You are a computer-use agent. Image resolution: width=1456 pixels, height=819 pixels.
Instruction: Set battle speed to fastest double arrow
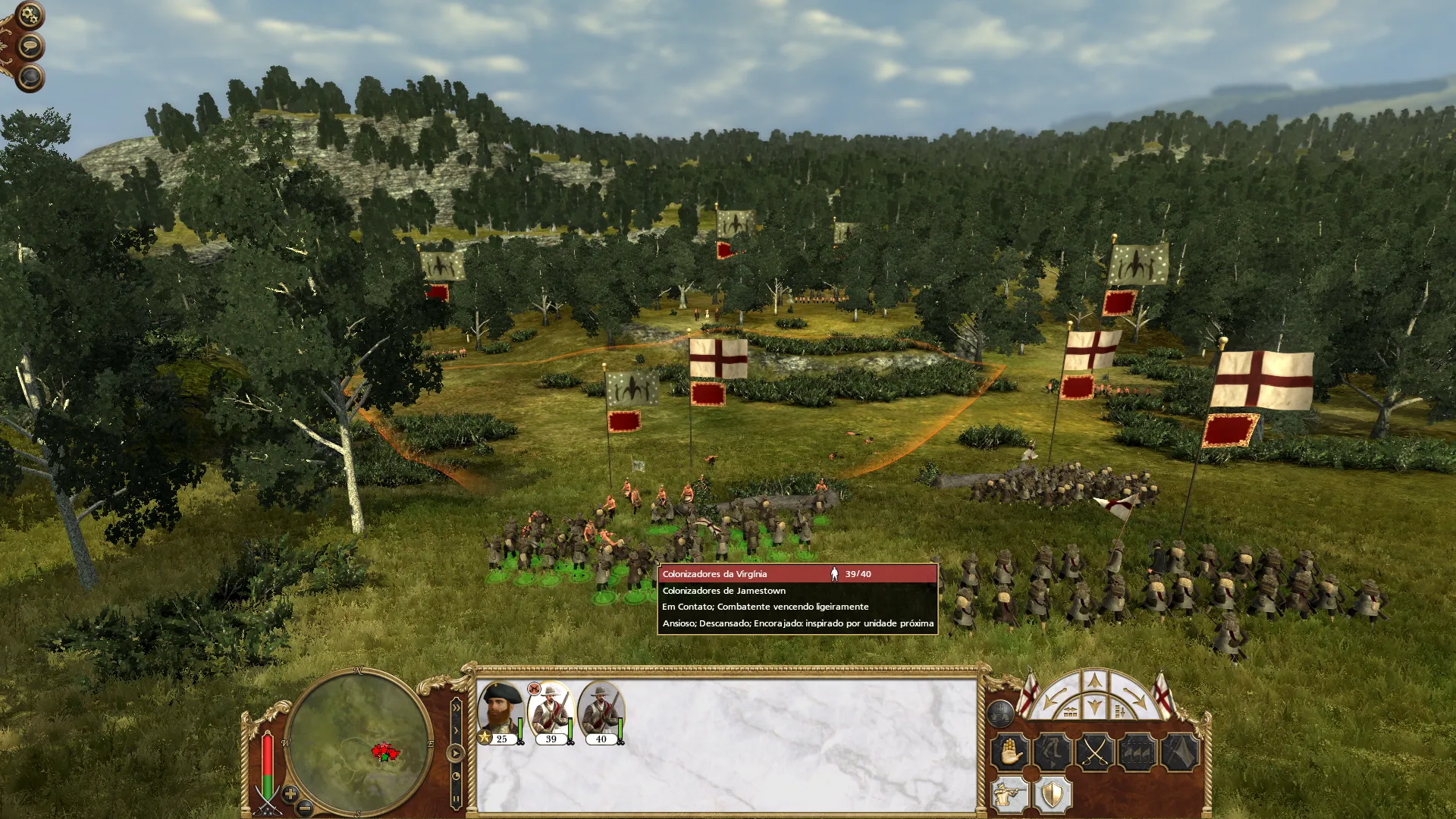(456, 708)
